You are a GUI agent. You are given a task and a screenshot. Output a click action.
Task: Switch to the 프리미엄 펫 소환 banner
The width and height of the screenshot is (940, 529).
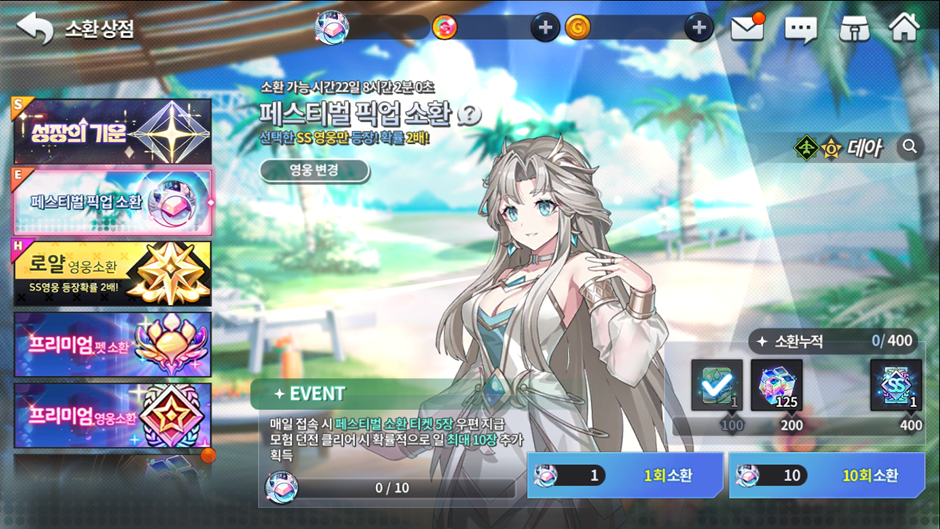[112, 344]
